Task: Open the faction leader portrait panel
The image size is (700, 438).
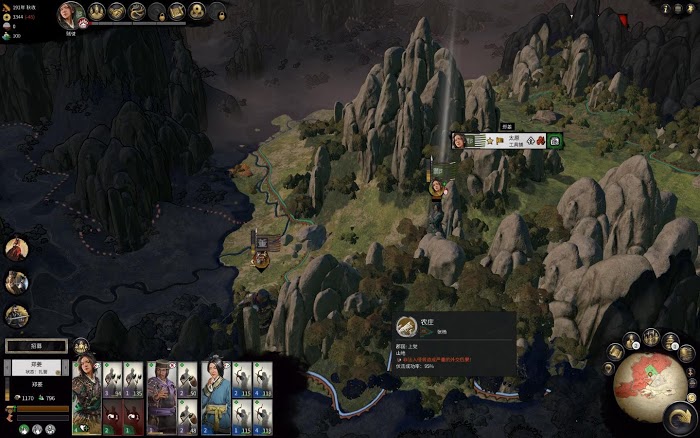Action: click(x=71, y=13)
